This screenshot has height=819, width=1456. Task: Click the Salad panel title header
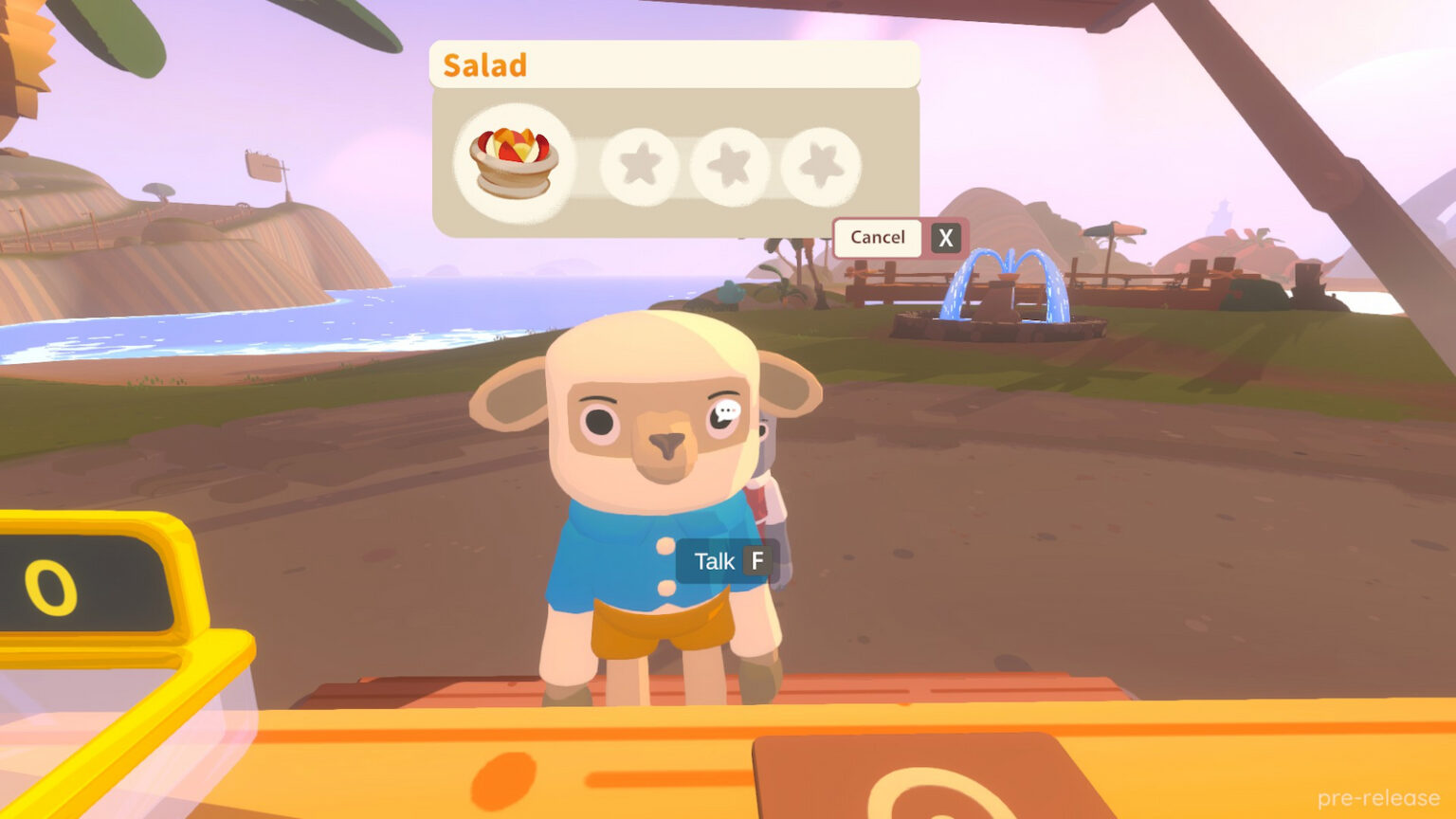(483, 64)
